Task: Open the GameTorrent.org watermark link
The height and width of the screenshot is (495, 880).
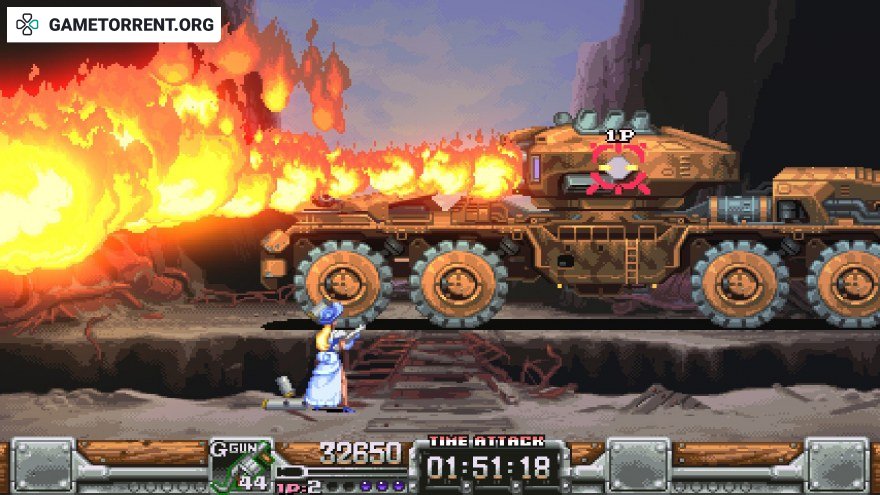Action: (x=116, y=24)
